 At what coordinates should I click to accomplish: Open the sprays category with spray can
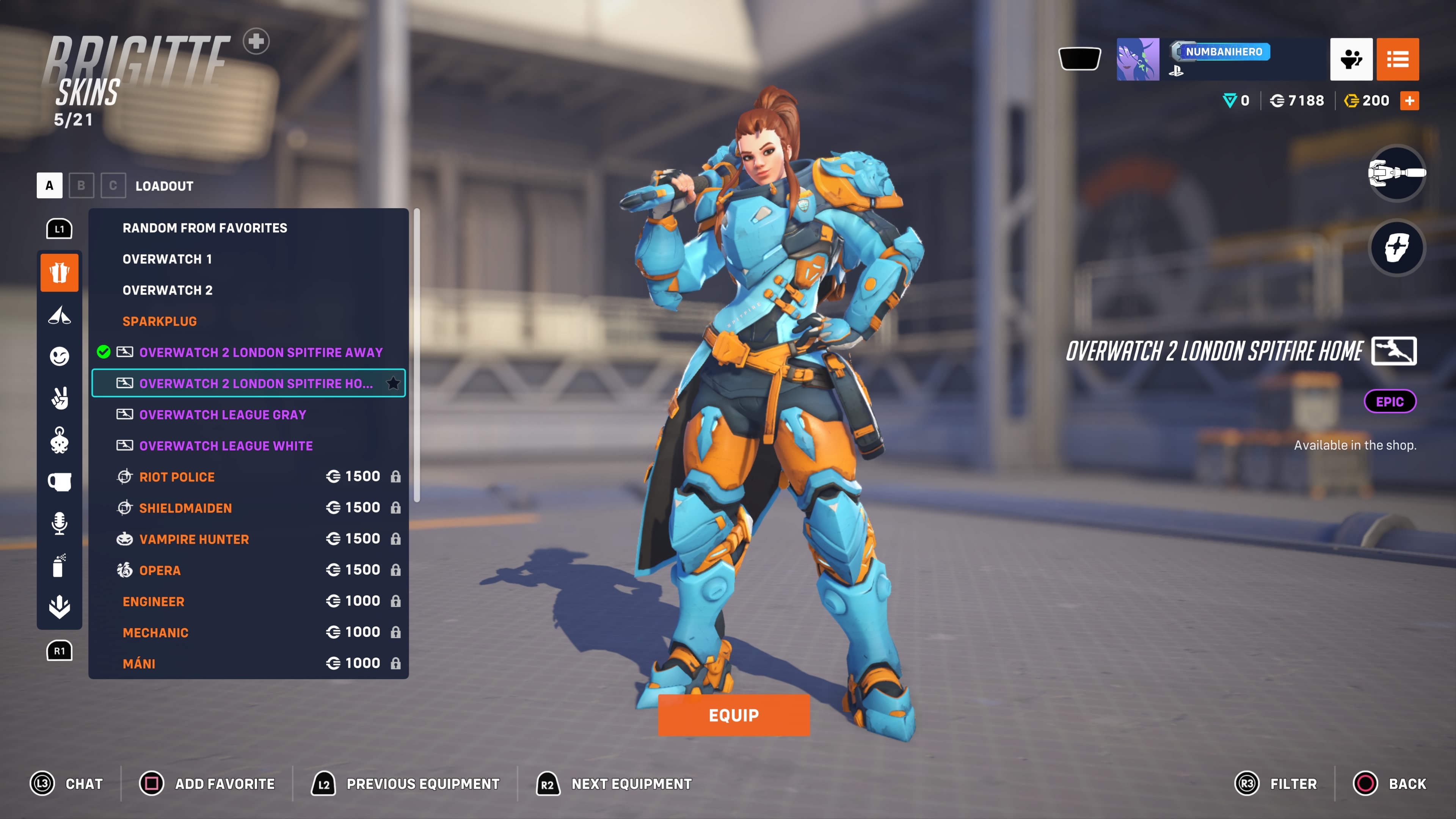pos(60,565)
